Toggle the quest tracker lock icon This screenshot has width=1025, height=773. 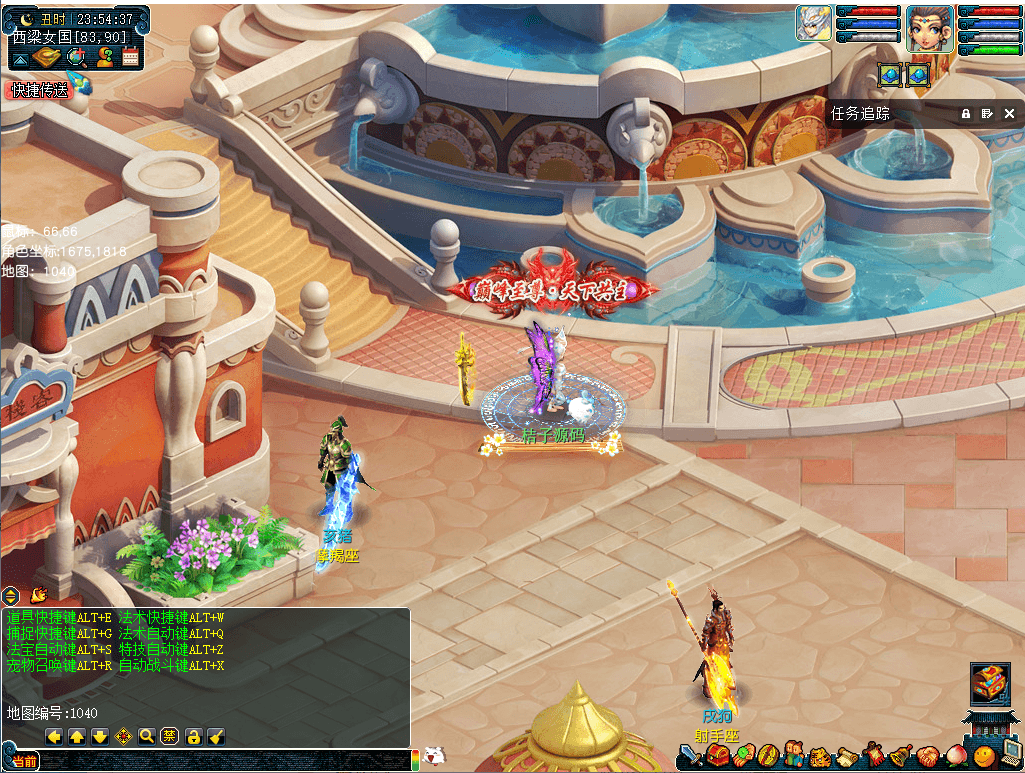coord(966,114)
